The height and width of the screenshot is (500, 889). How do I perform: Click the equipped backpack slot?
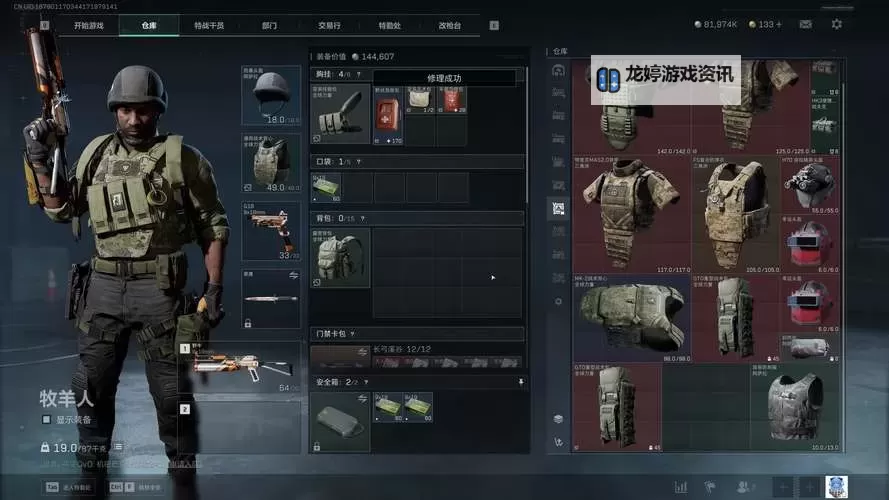(x=340, y=257)
